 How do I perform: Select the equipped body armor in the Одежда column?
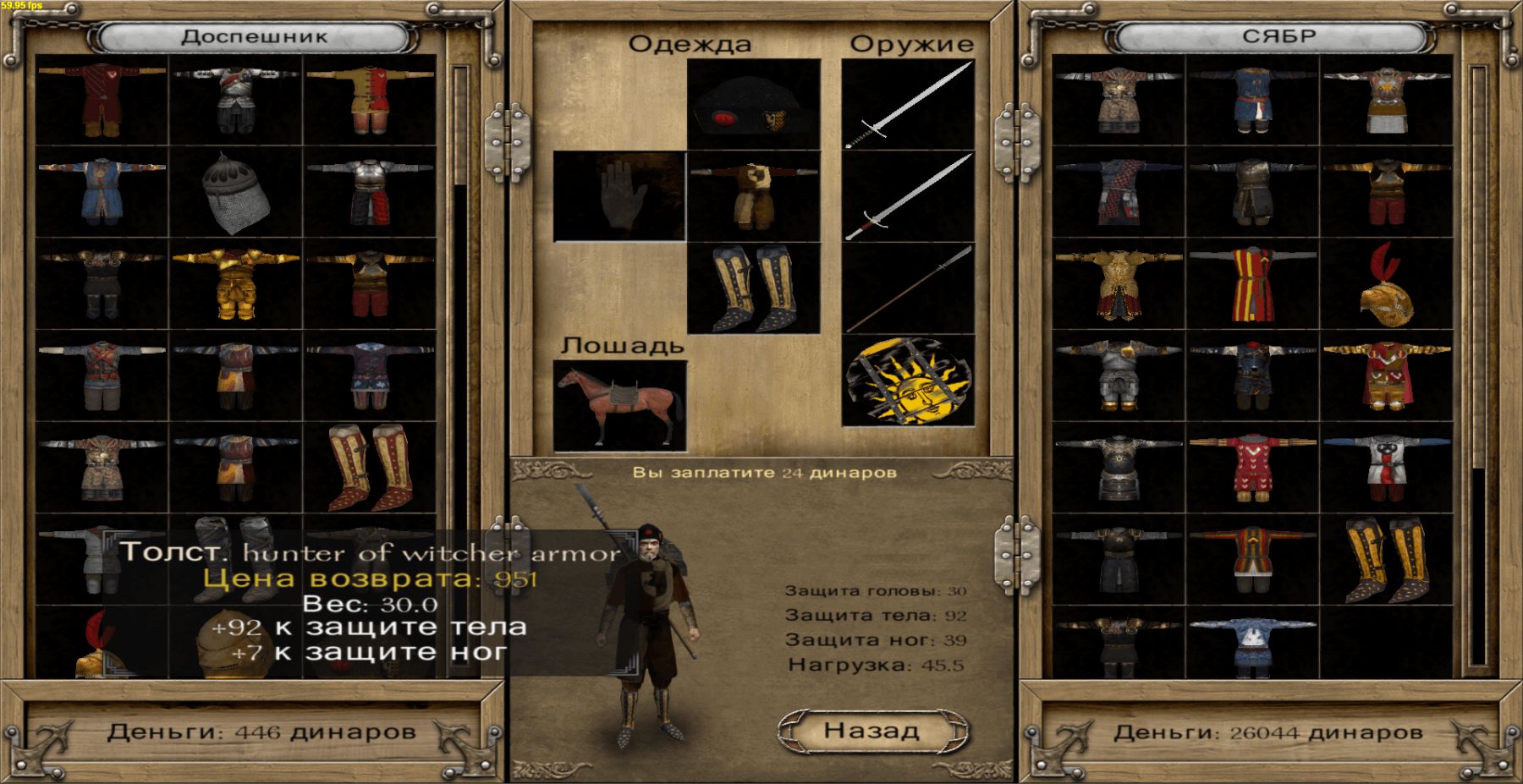click(753, 196)
